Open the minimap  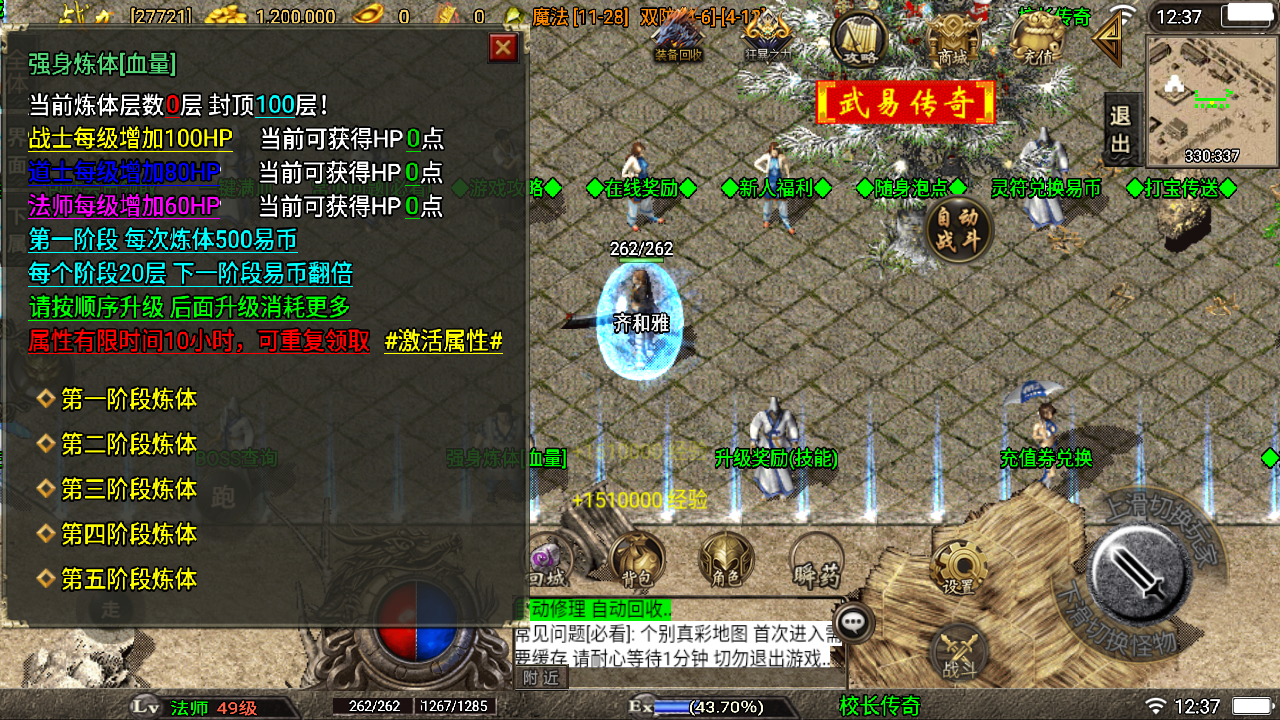click(1211, 100)
